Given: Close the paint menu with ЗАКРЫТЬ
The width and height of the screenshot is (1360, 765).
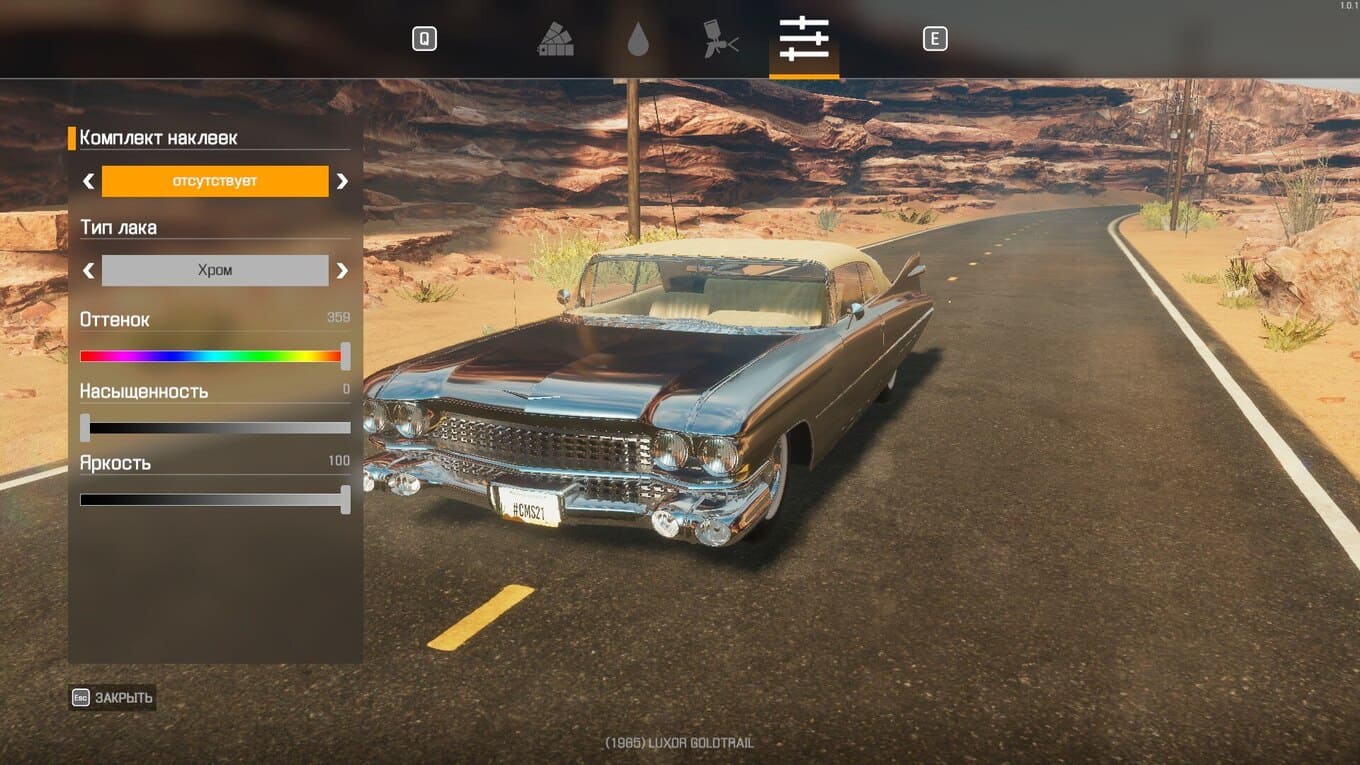Looking at the screenshot, I should [113, 698].
